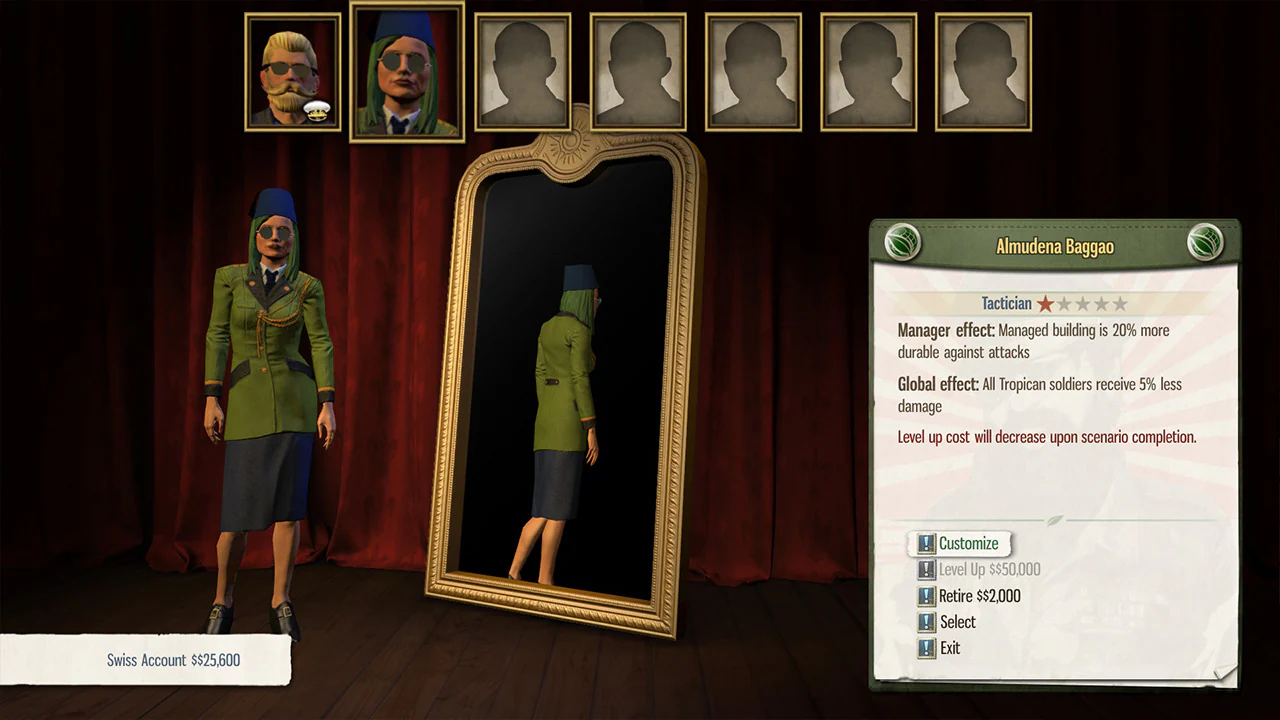This screenshot has width=1280, height=720.
Task: Open the green-haired manager's portrait frame
Action: tap(405, 71)
